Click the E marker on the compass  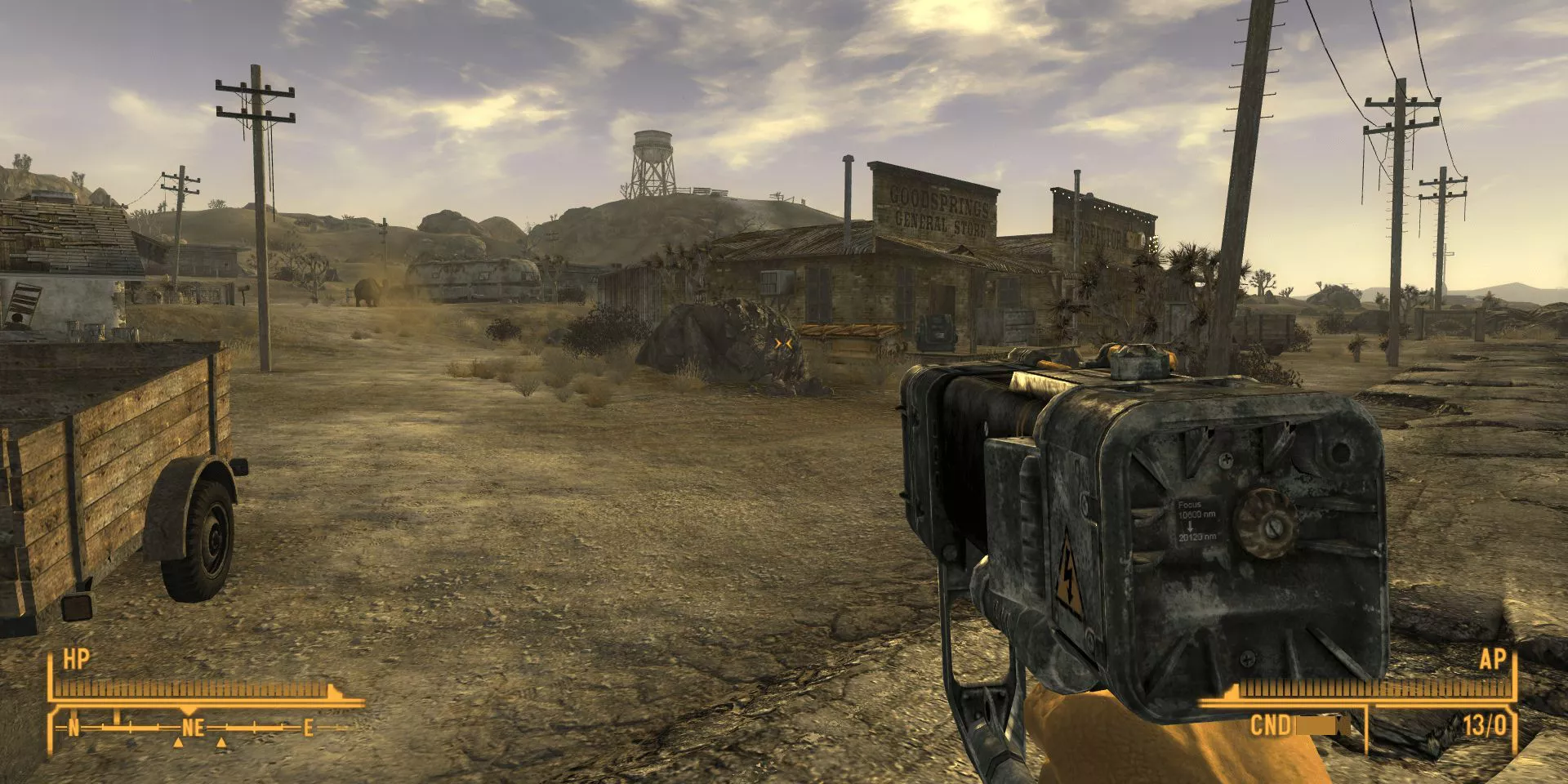(x=308, y=726)
